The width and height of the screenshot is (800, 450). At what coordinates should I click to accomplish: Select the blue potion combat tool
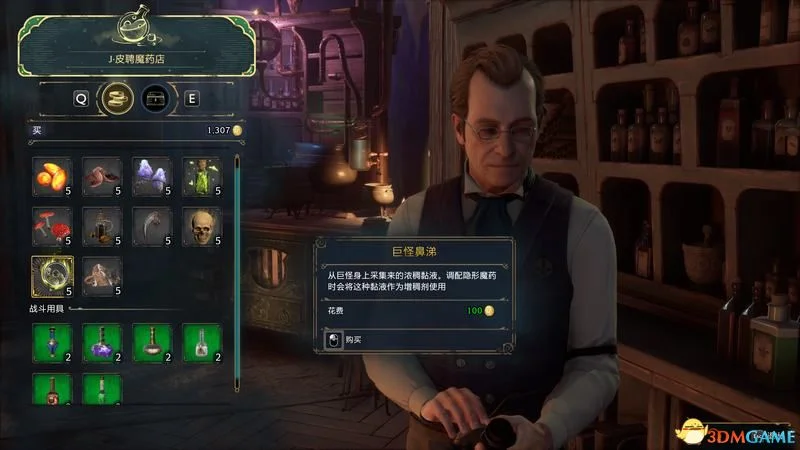pyautogui.click(x=51, y=343)
